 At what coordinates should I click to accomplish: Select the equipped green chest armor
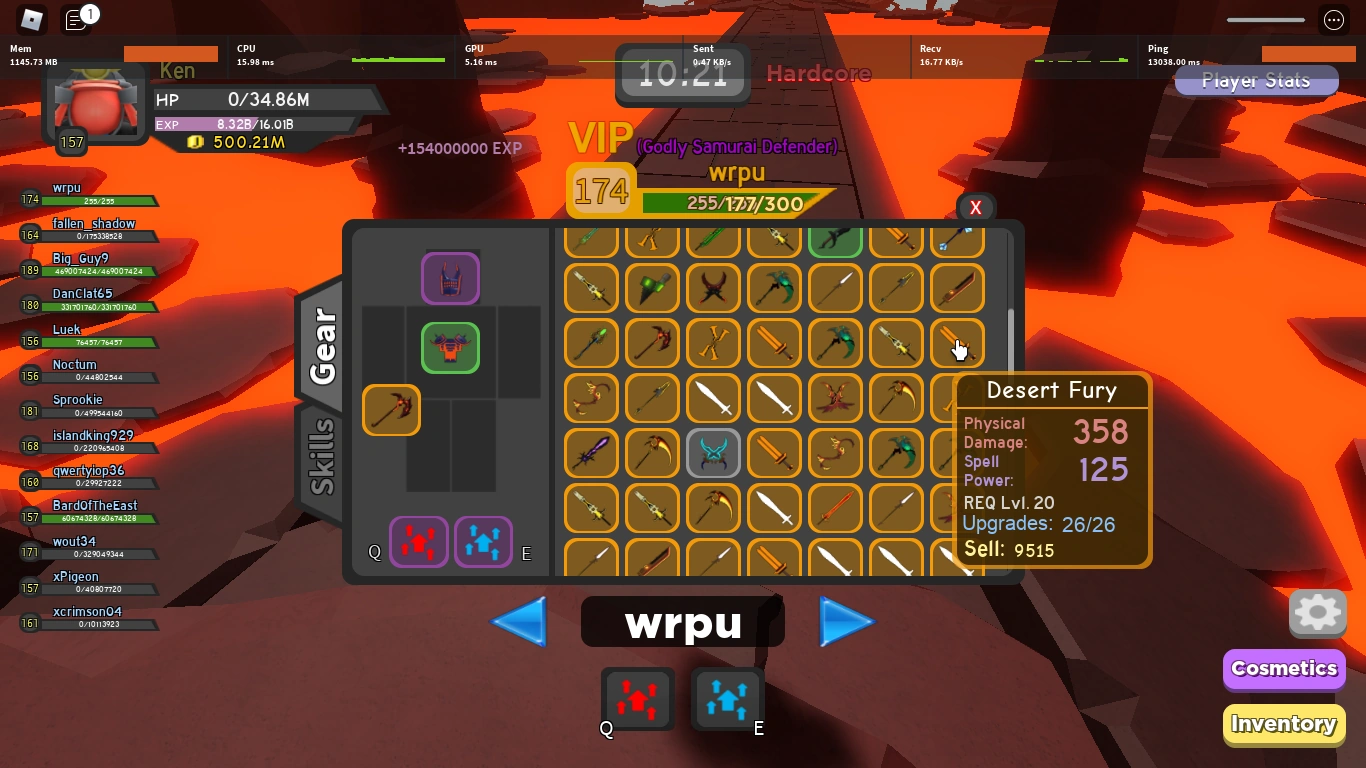tap(450, 348)
